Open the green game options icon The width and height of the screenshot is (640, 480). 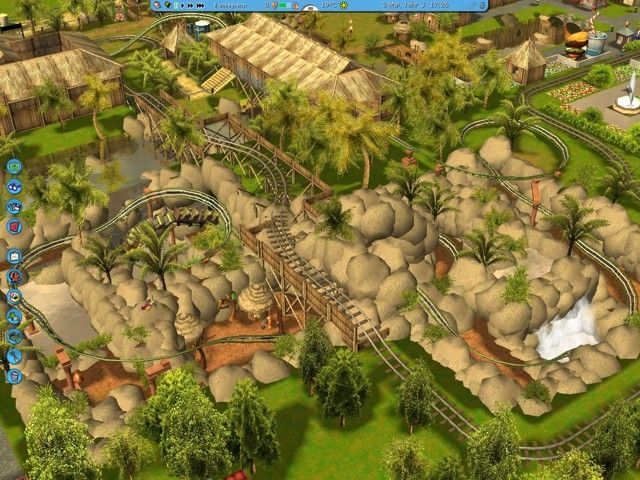point(14,166)
